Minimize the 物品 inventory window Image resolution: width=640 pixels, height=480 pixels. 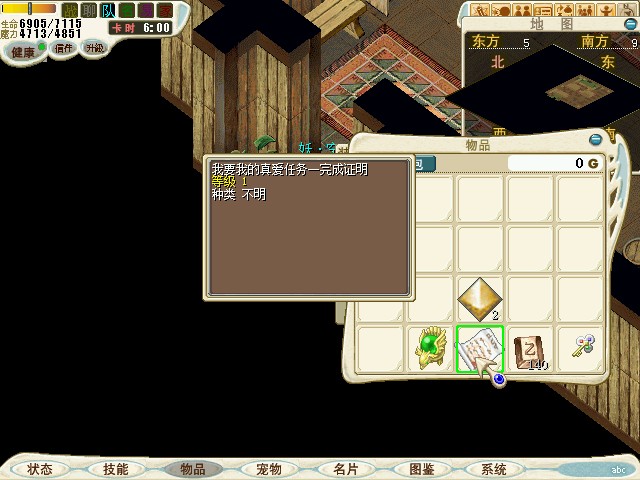coord(596,140)
